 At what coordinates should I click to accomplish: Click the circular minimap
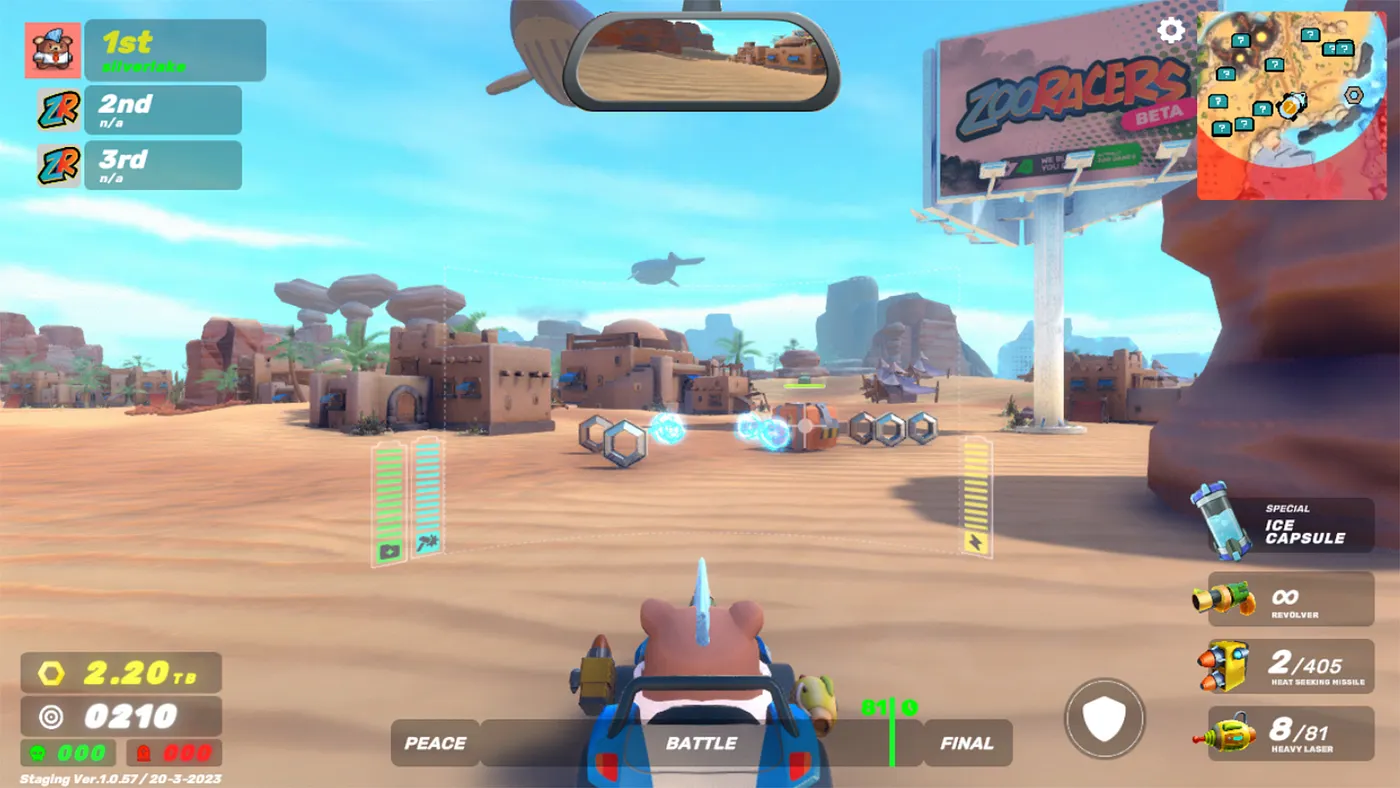pyautogui.click(x=1292, y=105)
